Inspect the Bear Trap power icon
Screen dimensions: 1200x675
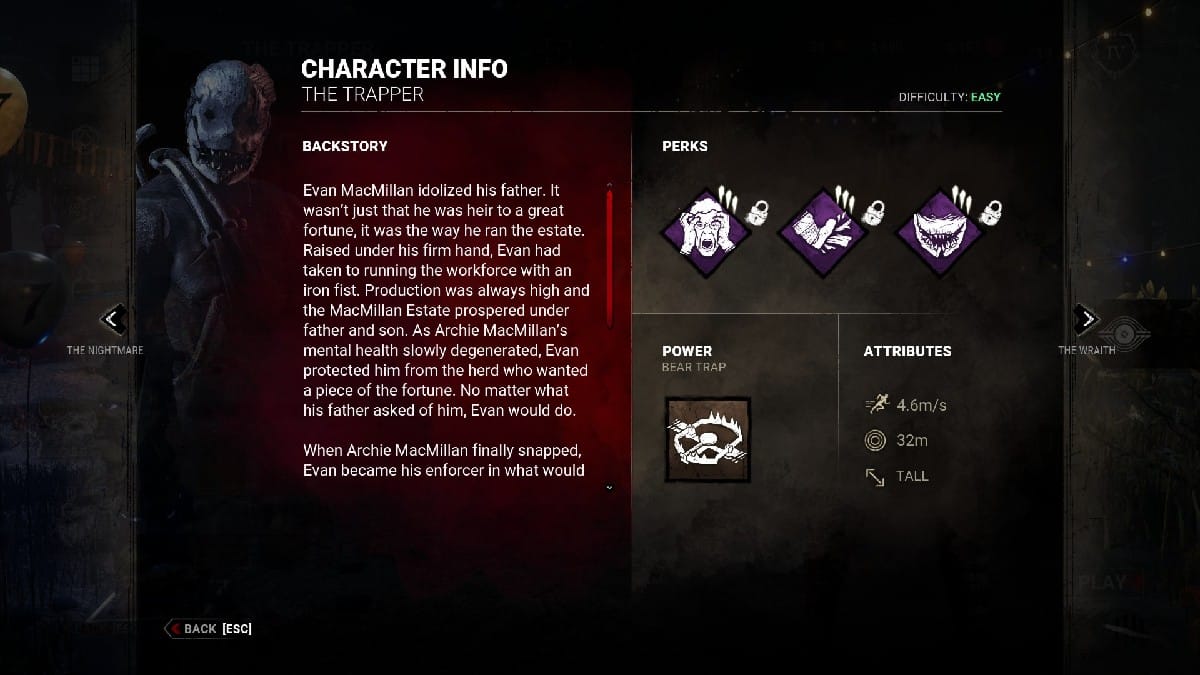tap(707, 439)
